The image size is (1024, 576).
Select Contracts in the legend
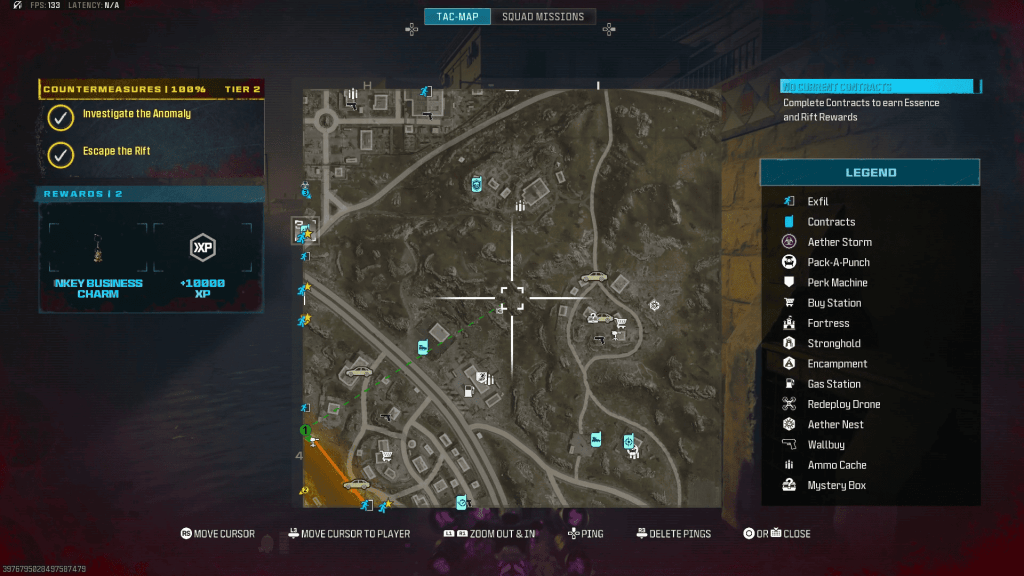coord(831,222)
